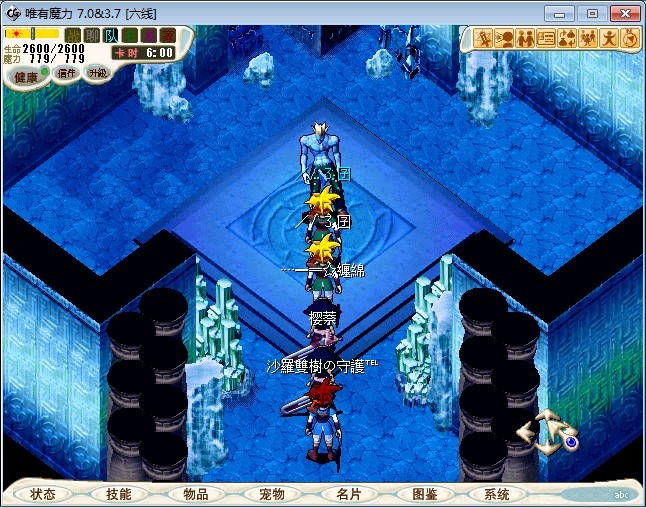Screen dimensions: 646x508
Task: Activate the sword duel action icon
Action: 484,38
